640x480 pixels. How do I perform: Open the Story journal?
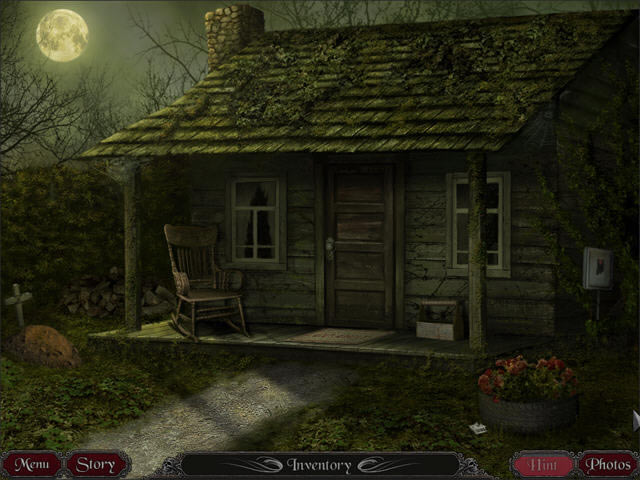pos(96,464)
